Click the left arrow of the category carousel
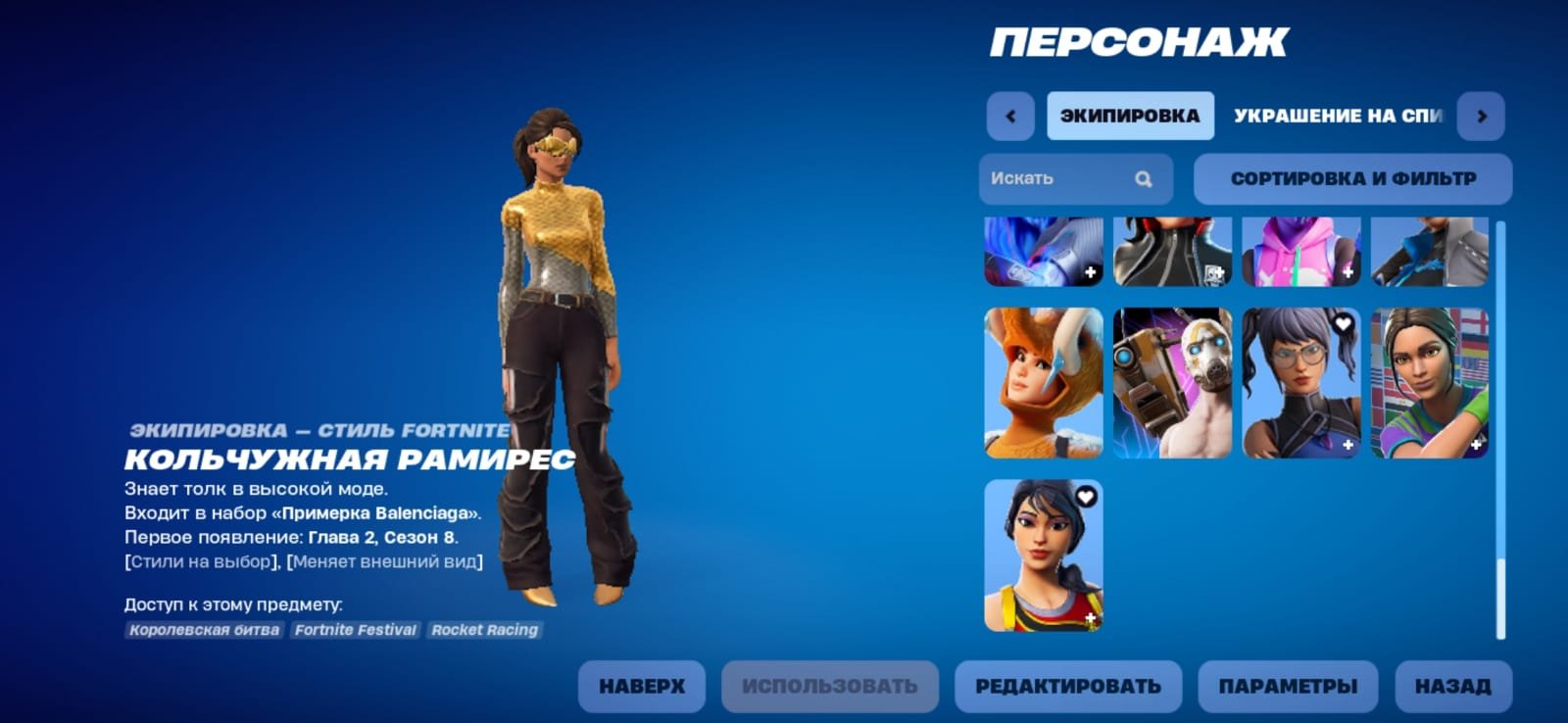The height and width of the screenshot is (723, 1568). 1009,115
